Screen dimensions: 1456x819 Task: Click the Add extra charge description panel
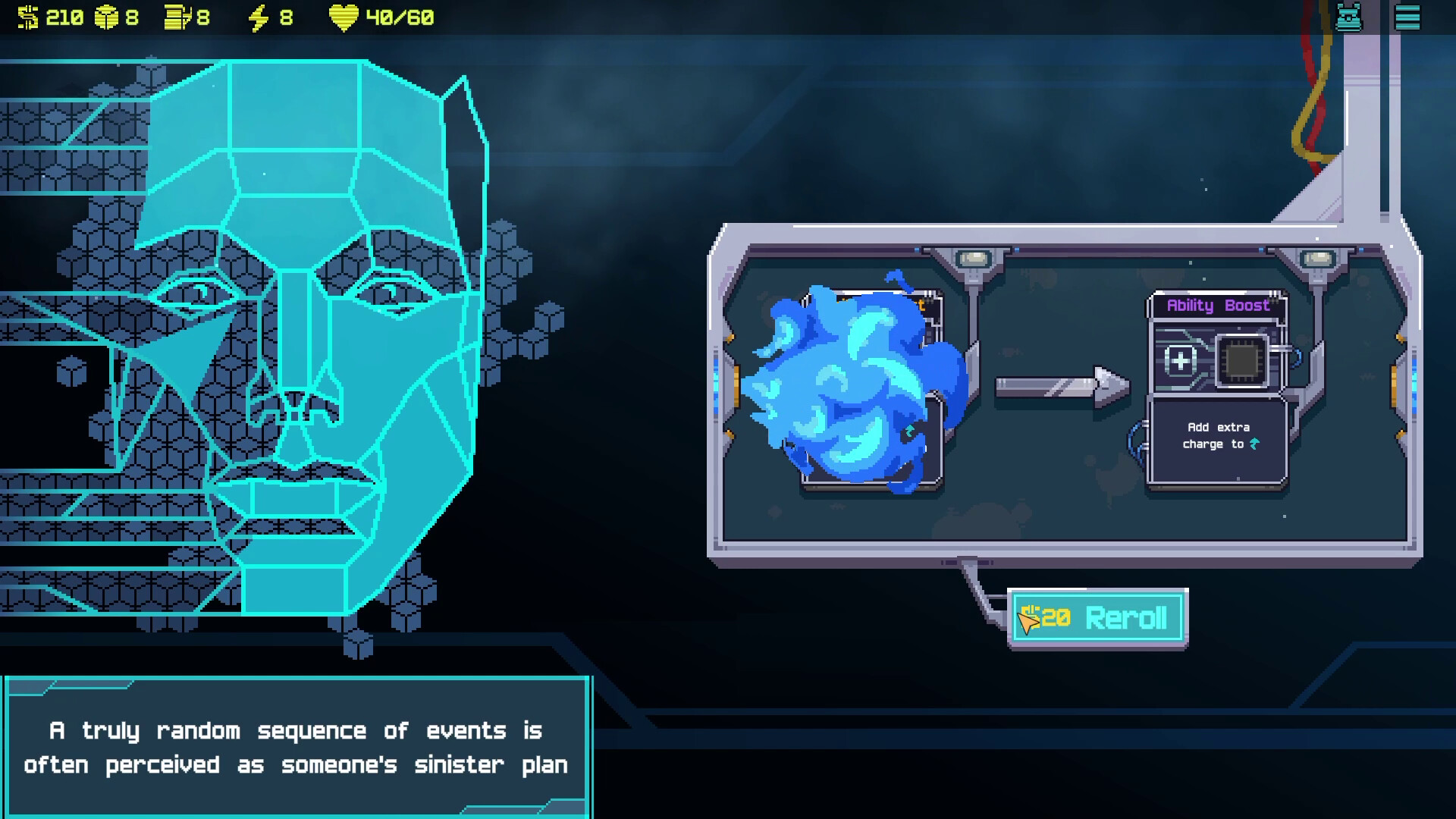click(1217, 440)
